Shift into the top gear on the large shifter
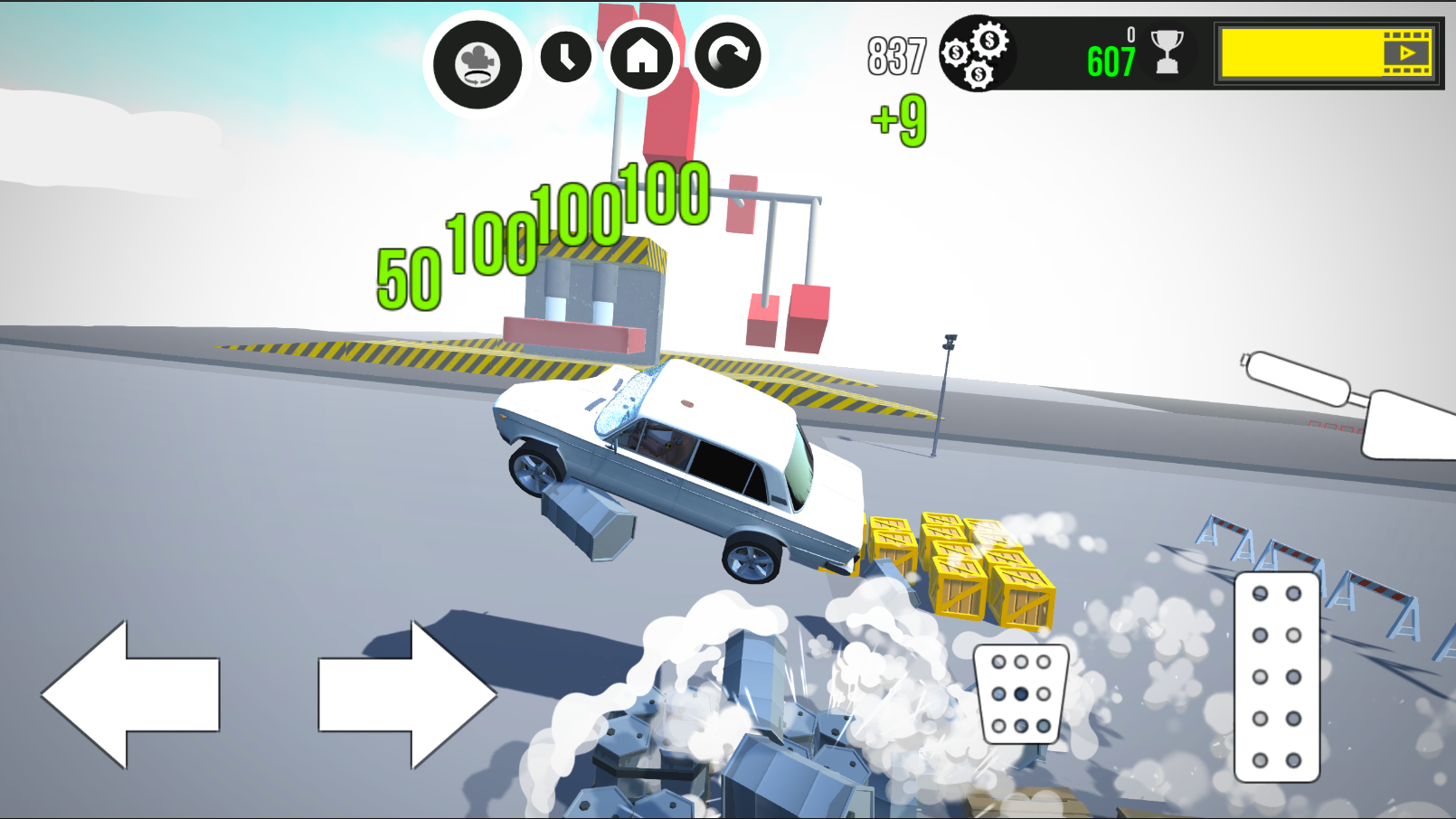The width and height of the screenshot is (1456, 819). (x=1260, y=594)
